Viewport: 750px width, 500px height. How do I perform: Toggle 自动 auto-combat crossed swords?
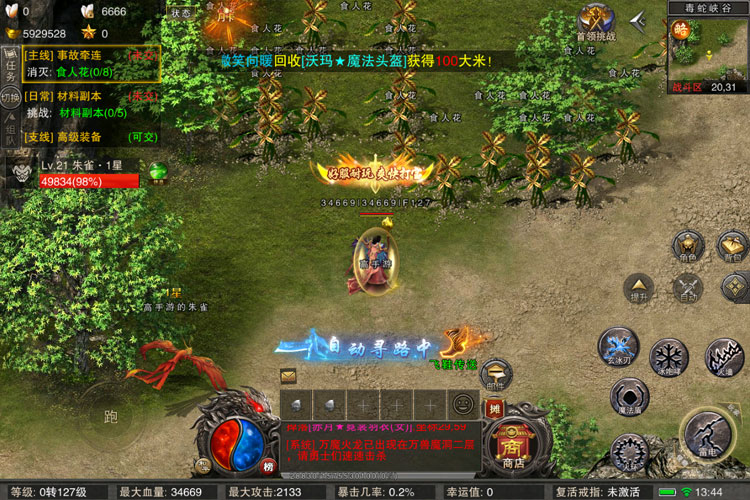tap(688, 288)
